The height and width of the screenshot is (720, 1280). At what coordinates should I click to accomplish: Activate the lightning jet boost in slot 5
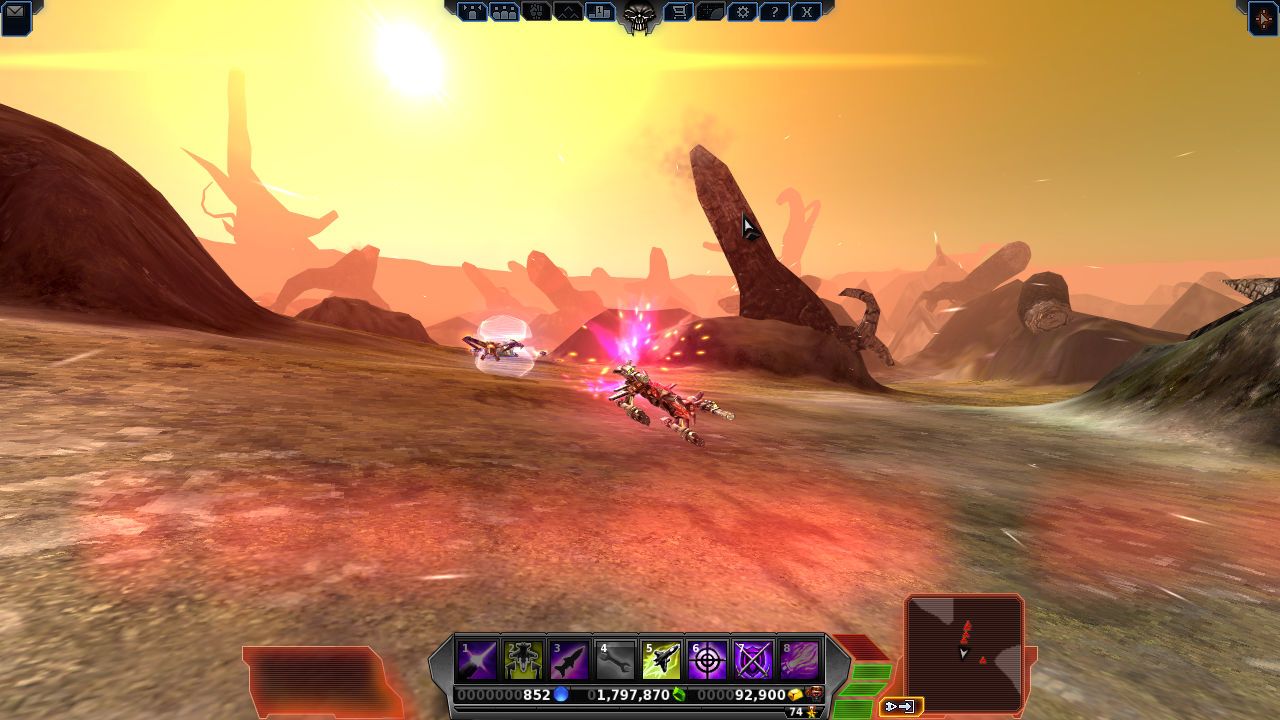point(661,659)
